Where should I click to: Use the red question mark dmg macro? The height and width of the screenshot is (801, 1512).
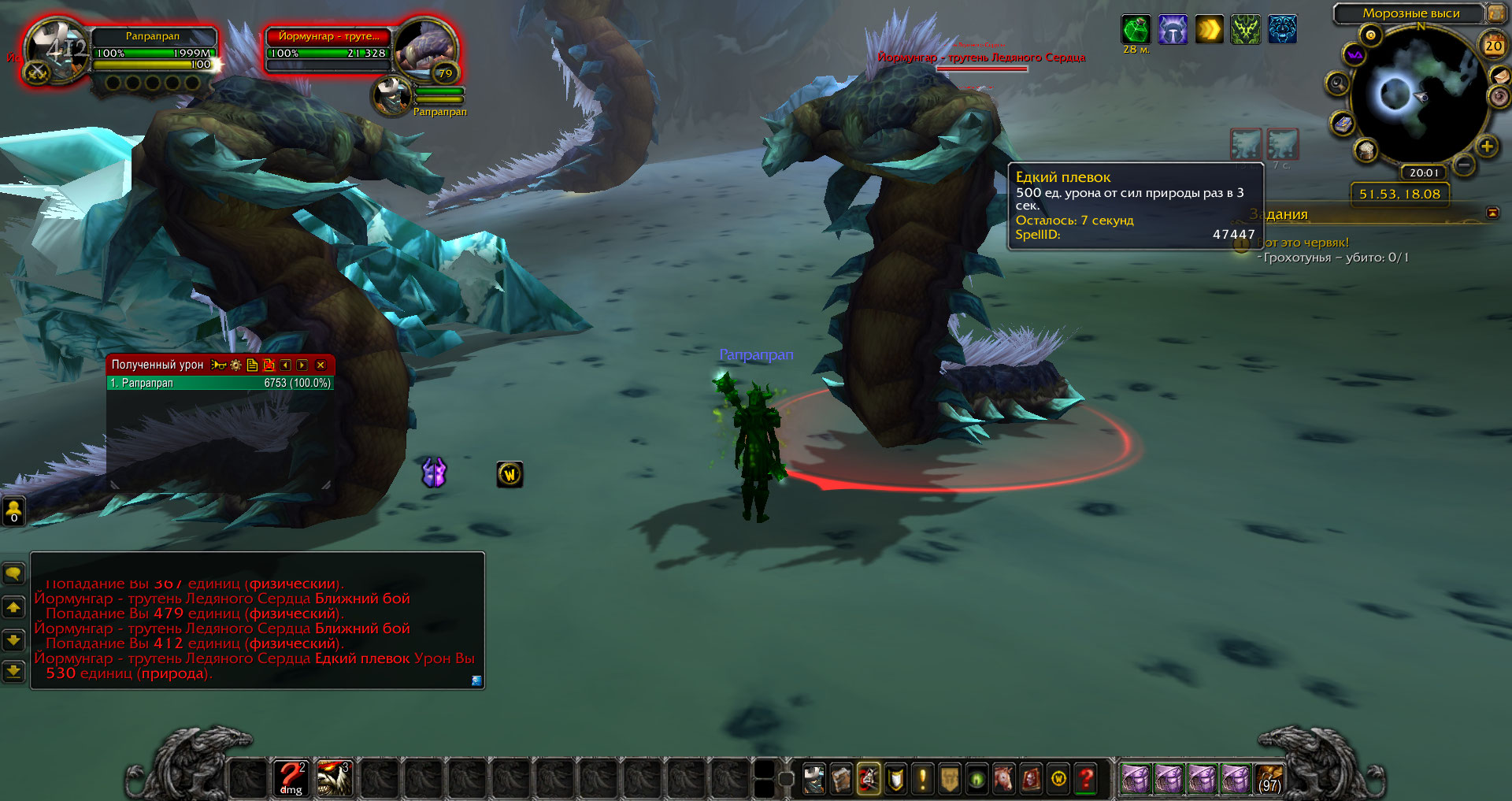tap(291, 777)
